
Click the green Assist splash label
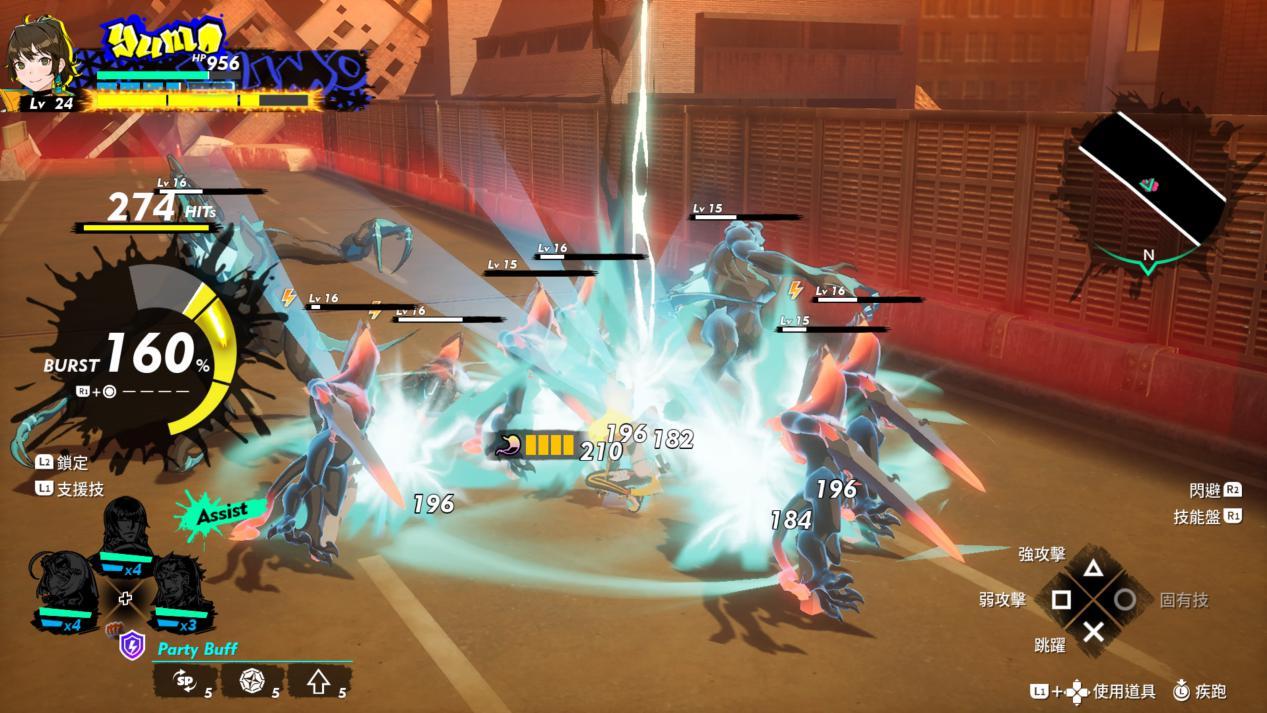pyautogui.click(x=220, y=513)
